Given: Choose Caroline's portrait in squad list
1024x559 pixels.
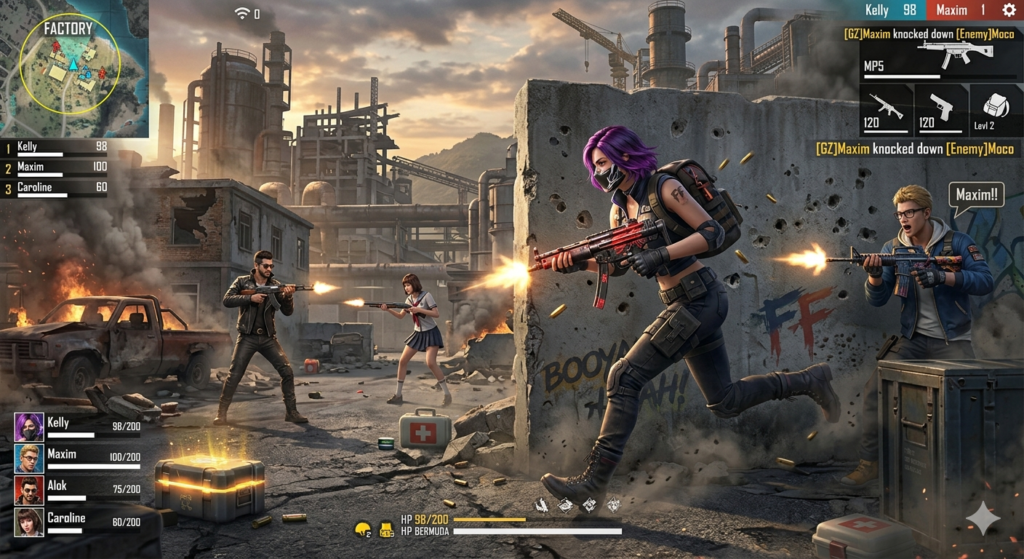Looking at the screenshot, I should pos(28,521).
